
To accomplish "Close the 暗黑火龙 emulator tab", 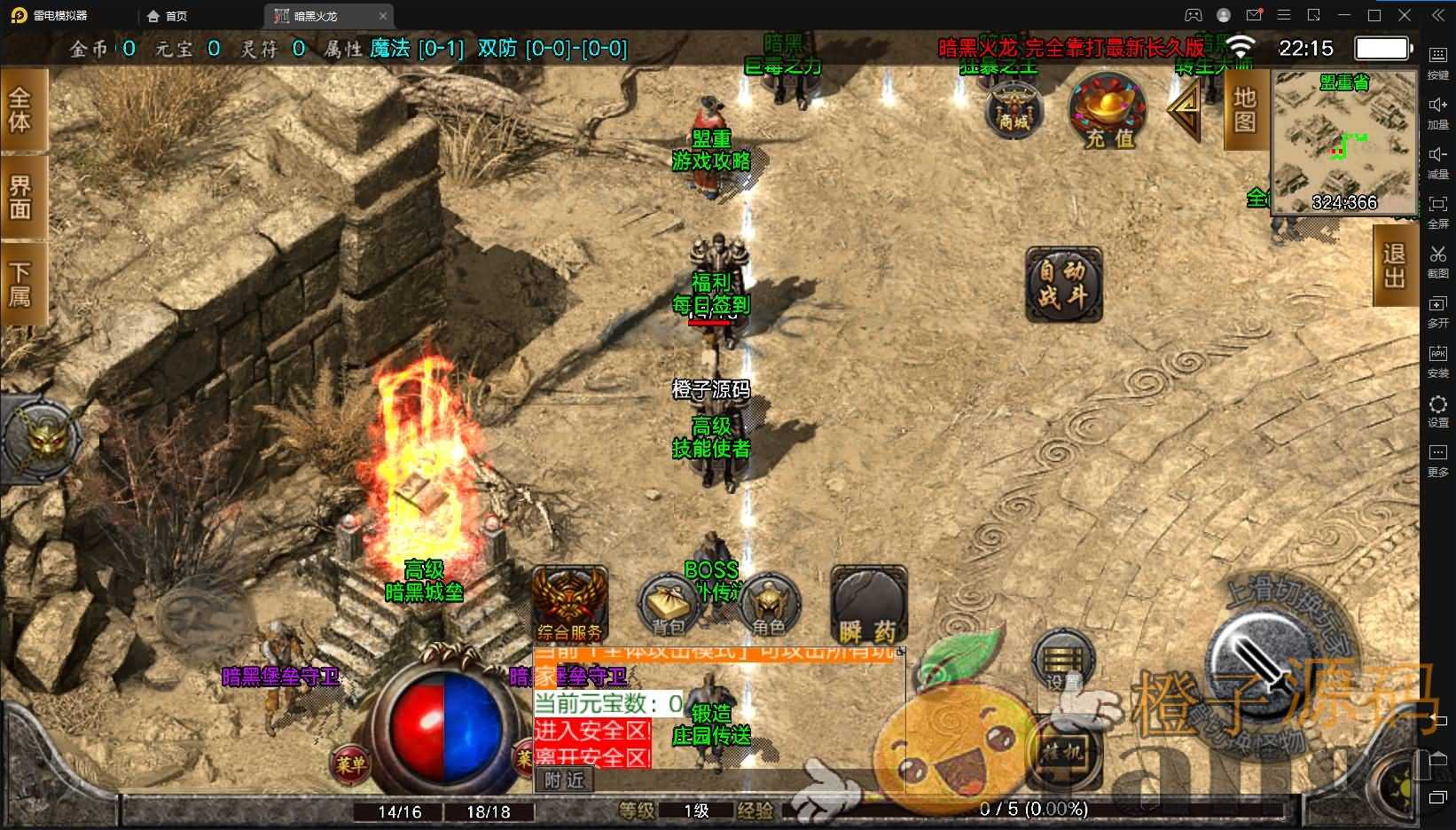I will tap(383, 16).
